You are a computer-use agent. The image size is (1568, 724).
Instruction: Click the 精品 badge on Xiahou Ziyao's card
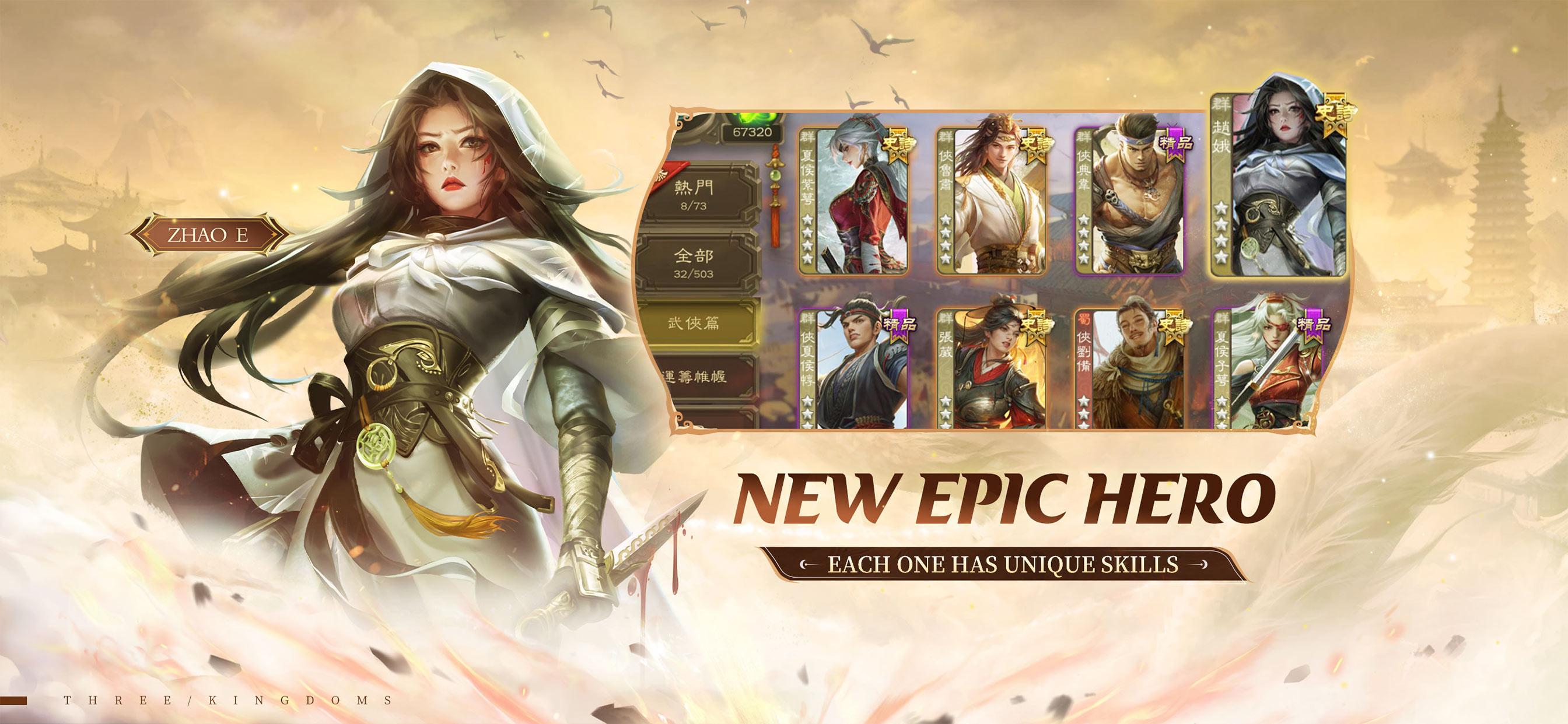[x=1315, y=325]
